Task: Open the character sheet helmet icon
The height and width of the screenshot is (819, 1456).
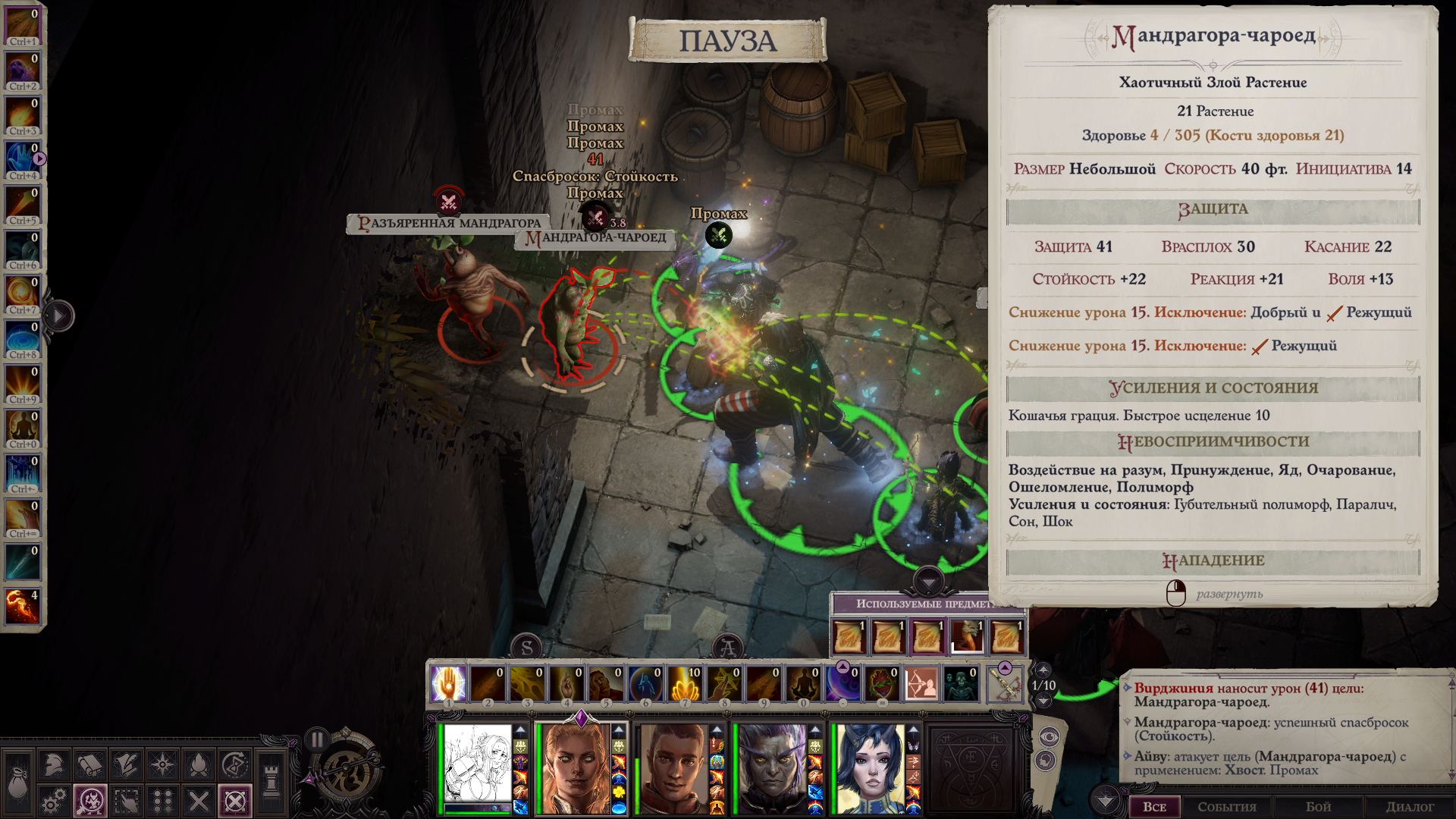Action: pos(53,764)
